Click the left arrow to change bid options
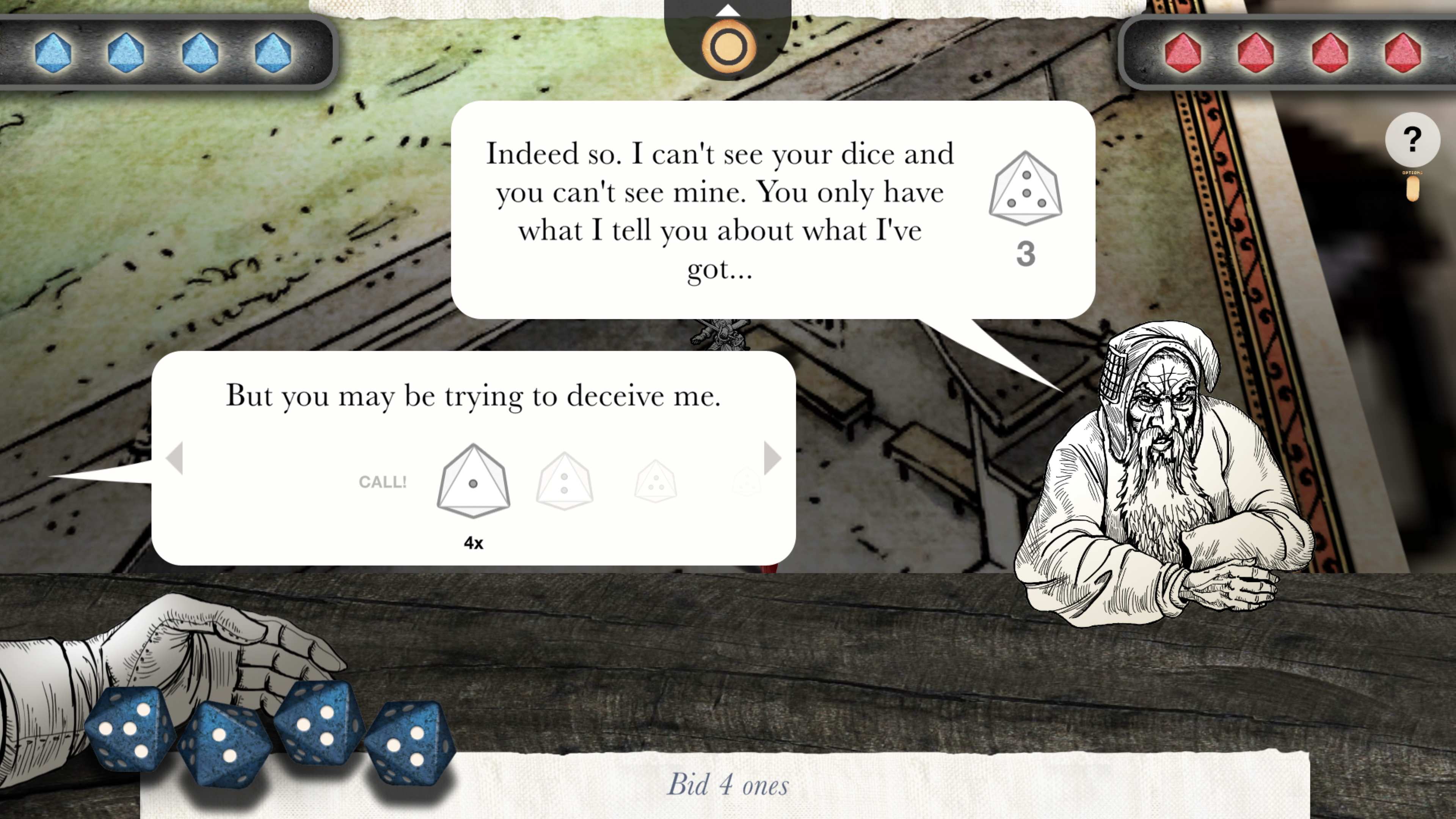The height and width of the screenshot is (819, 1456). [x=176, y=459]
